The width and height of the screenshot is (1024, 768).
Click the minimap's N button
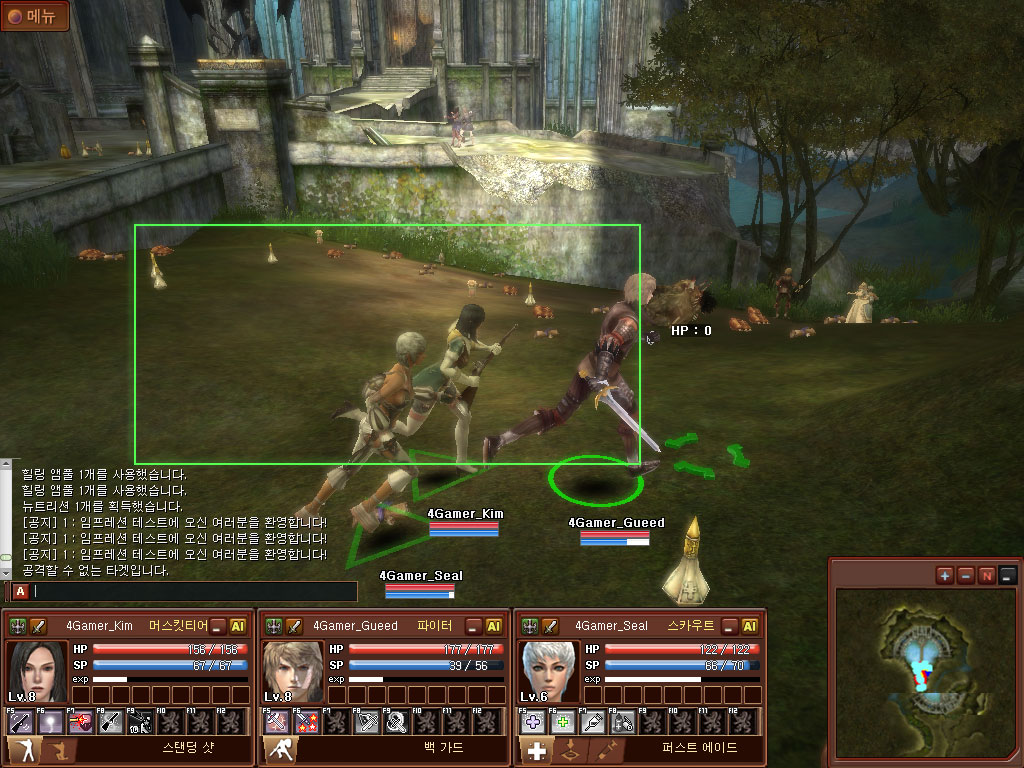987,575
